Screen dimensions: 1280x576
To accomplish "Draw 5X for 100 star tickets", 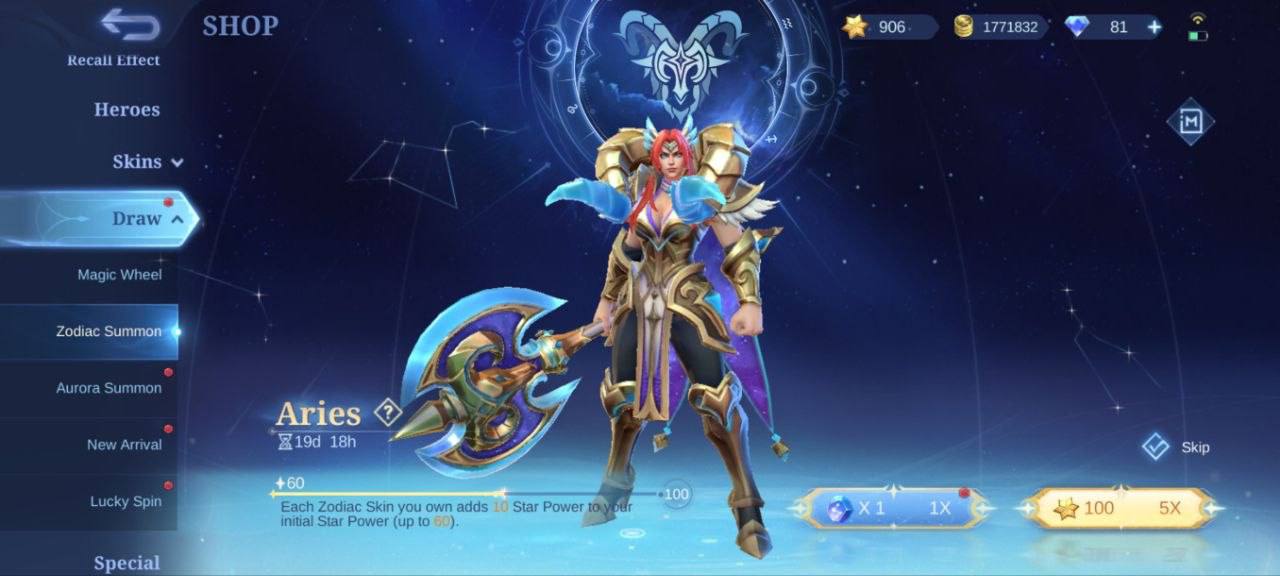I will point(1120,508).
